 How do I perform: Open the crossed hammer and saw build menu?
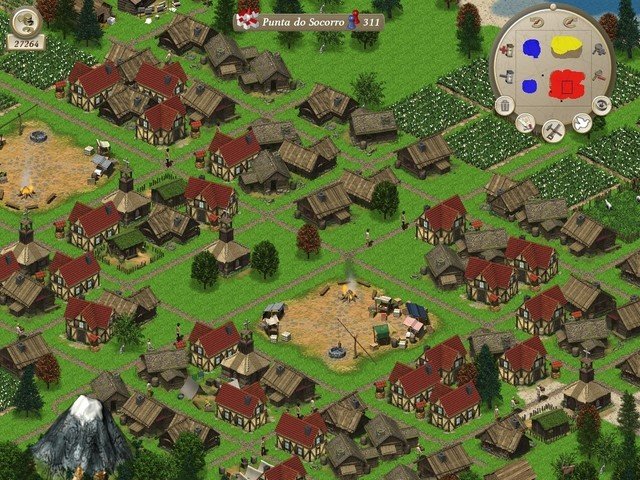551,130
